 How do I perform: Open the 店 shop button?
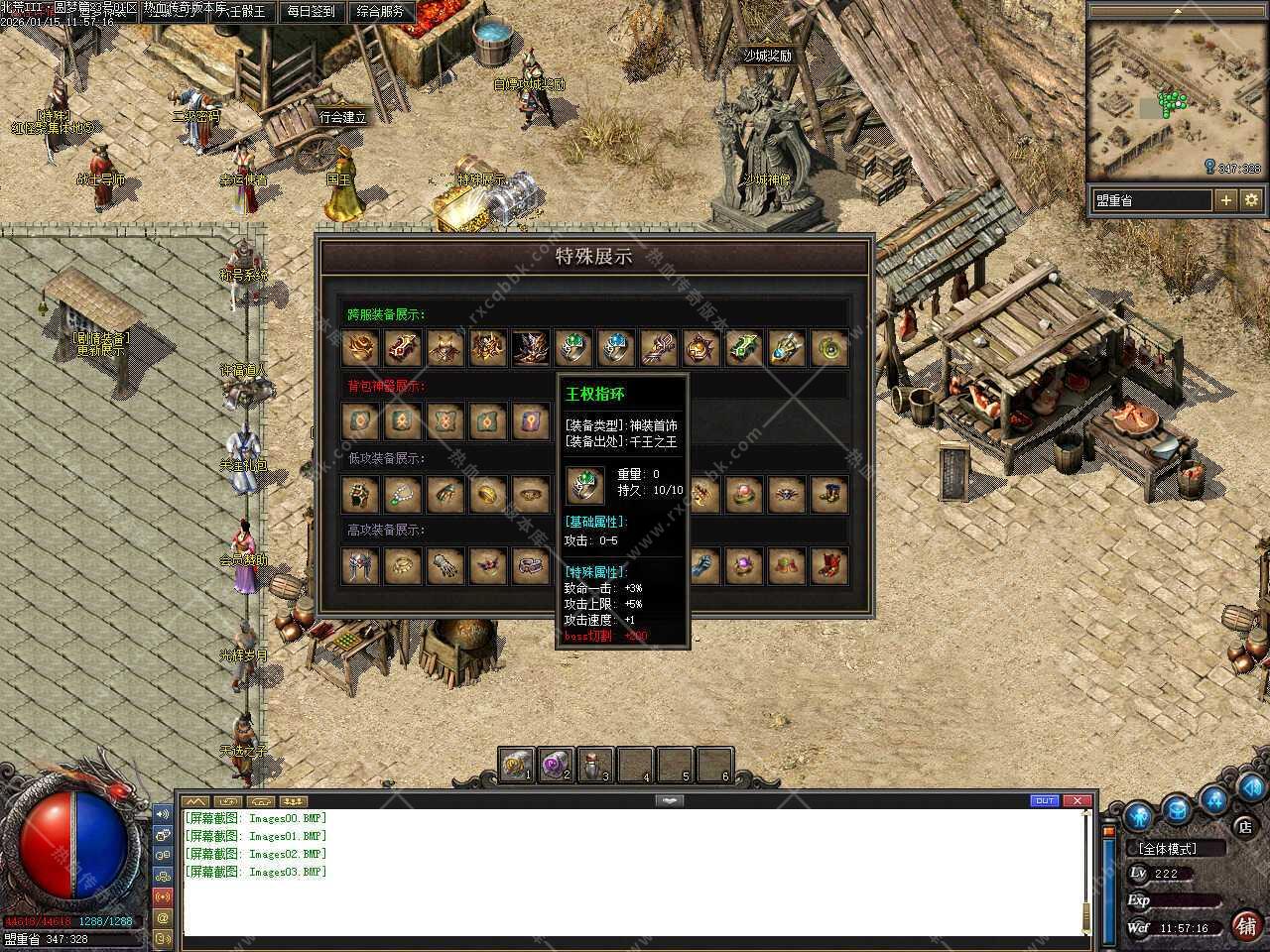coord(1244,826)
